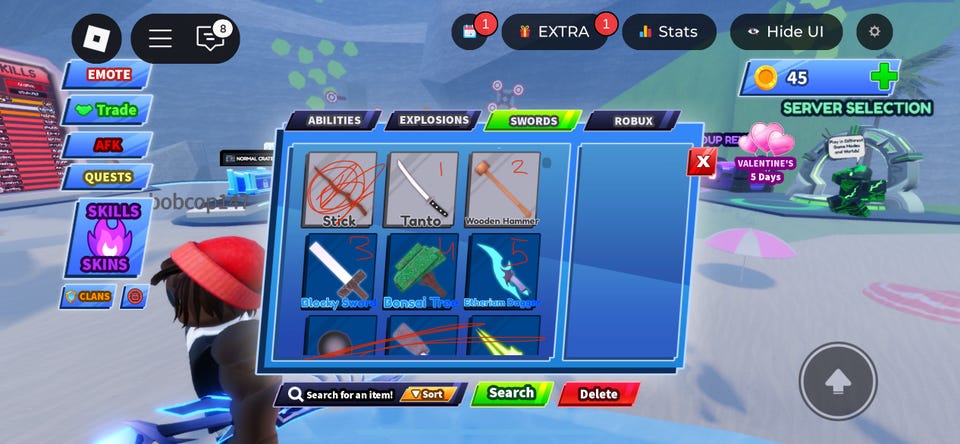Image resolution: width=960 pixels, height=444 pixels.
Task: Select the Tanto sword slot
Action: [x=421, y=189]
